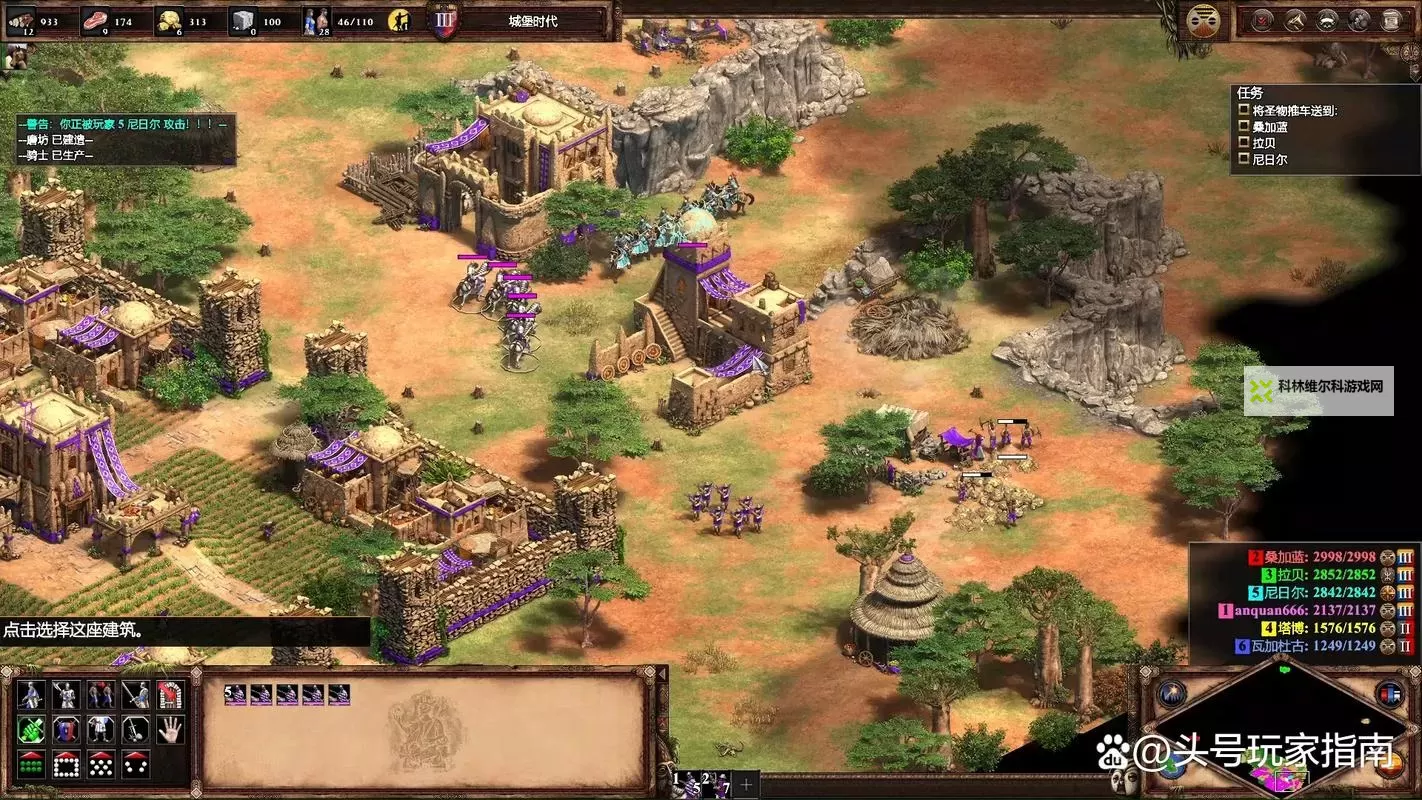The width and height of the screenshot is (1422, 800).
Task: Pick the staggered dots formation
Action: (x=101, y=765)
